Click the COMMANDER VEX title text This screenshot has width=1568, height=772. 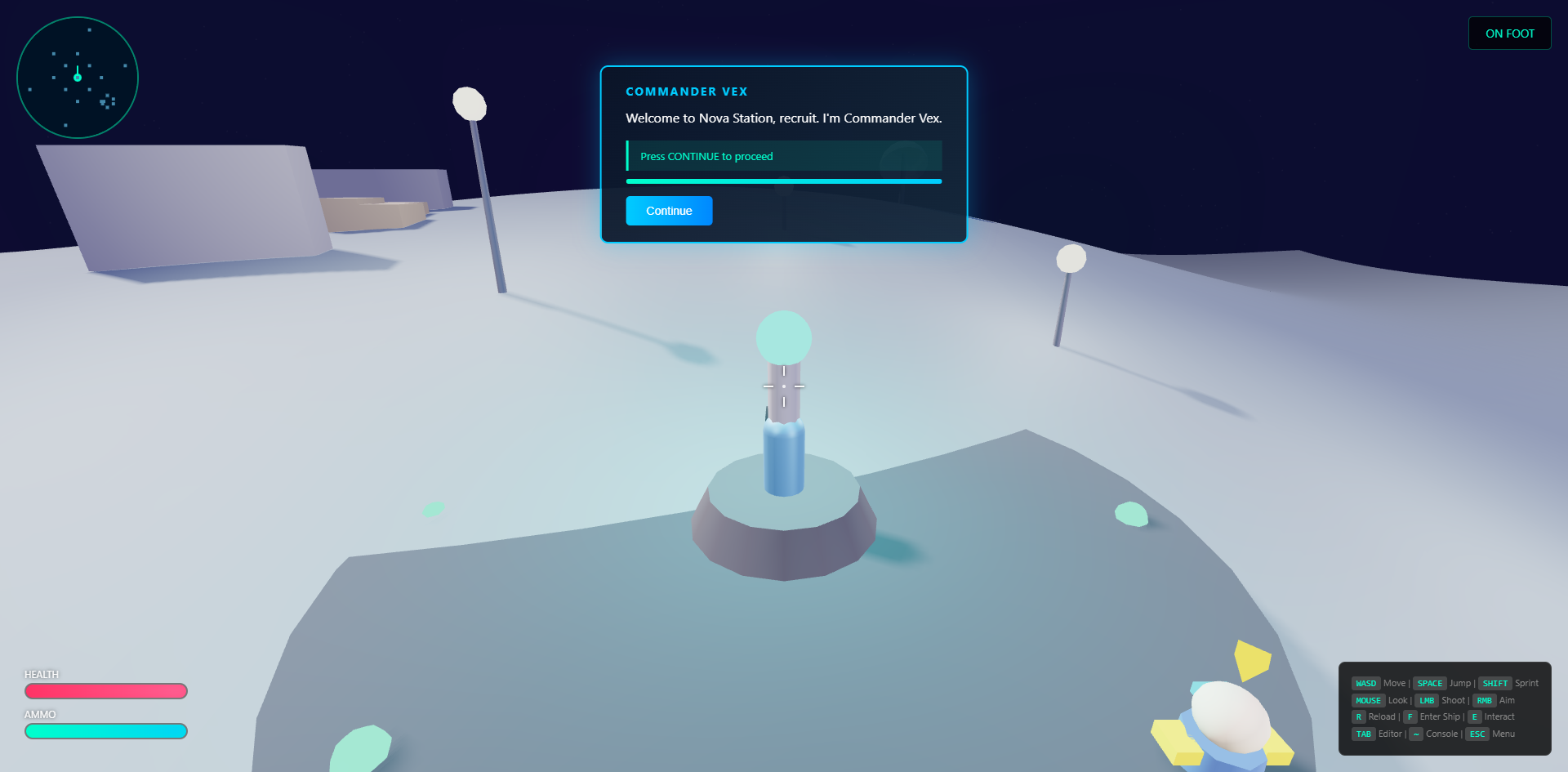687,91
